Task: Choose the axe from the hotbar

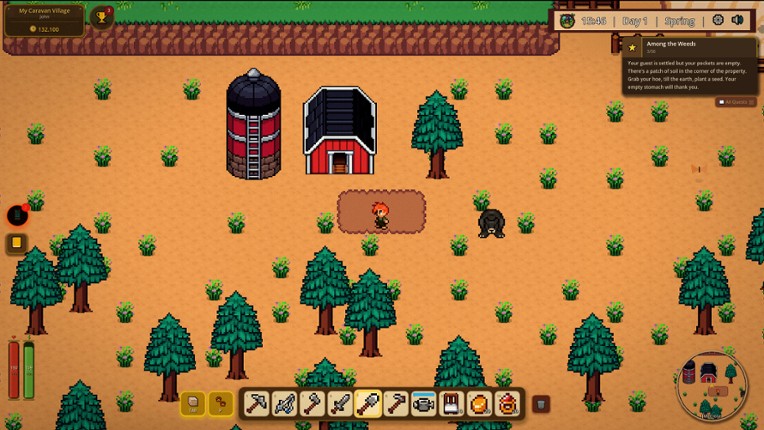Action: point(312,403)
